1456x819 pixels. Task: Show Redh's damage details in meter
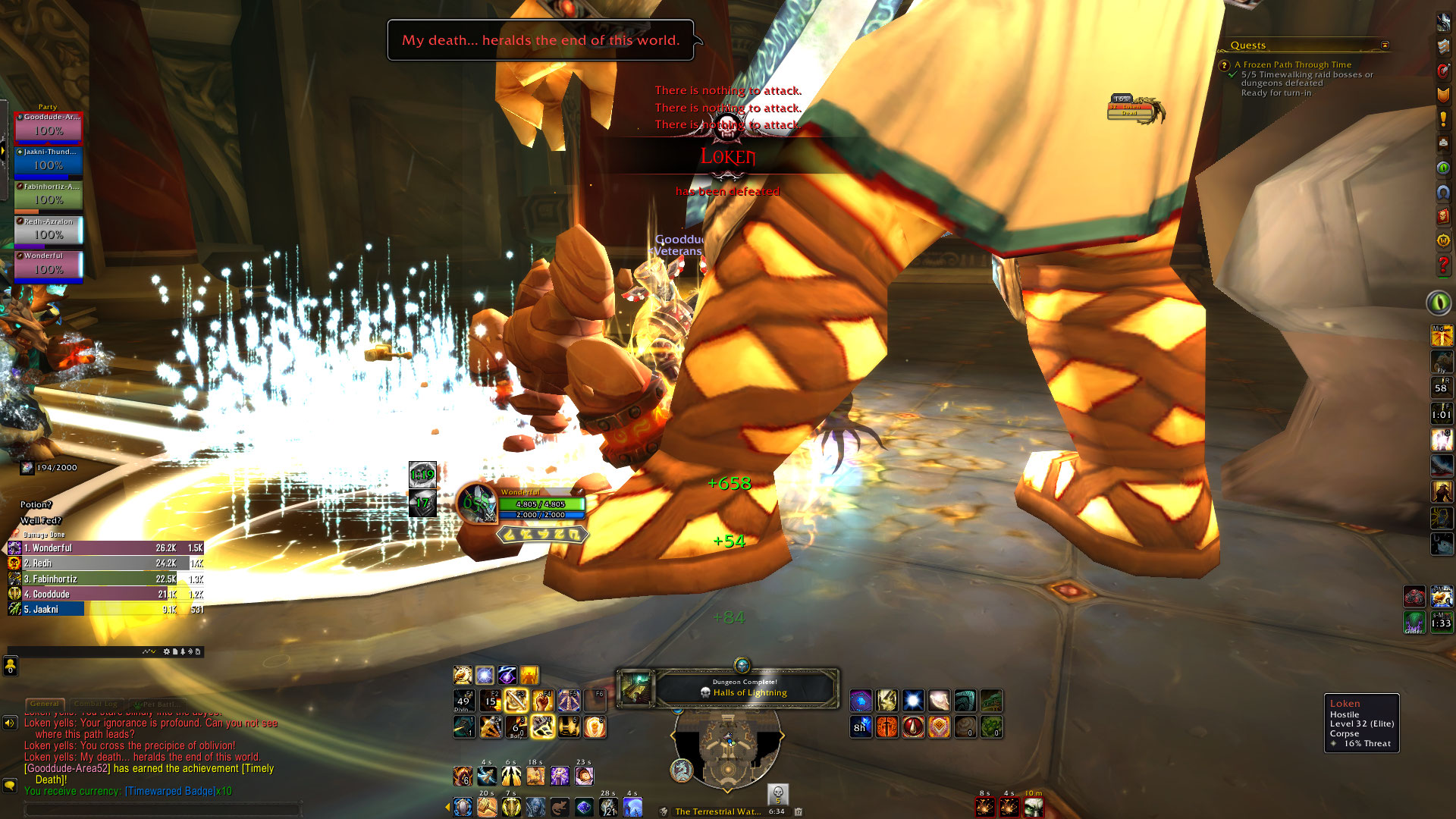[105, 563]
